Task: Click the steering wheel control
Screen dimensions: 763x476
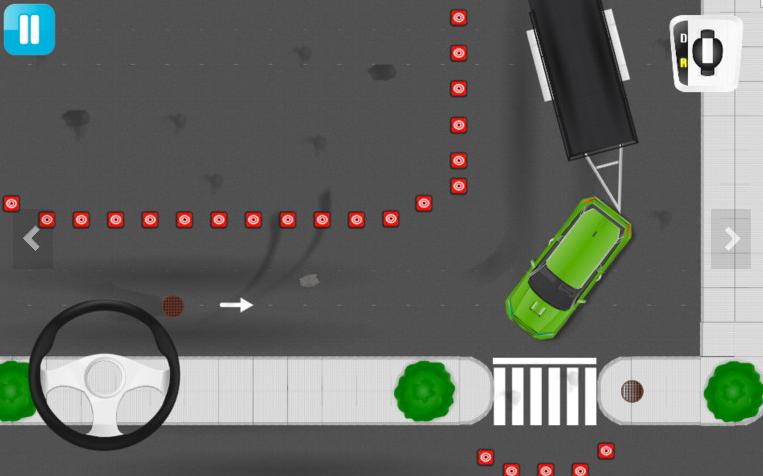Action: [x=104, y=376]
